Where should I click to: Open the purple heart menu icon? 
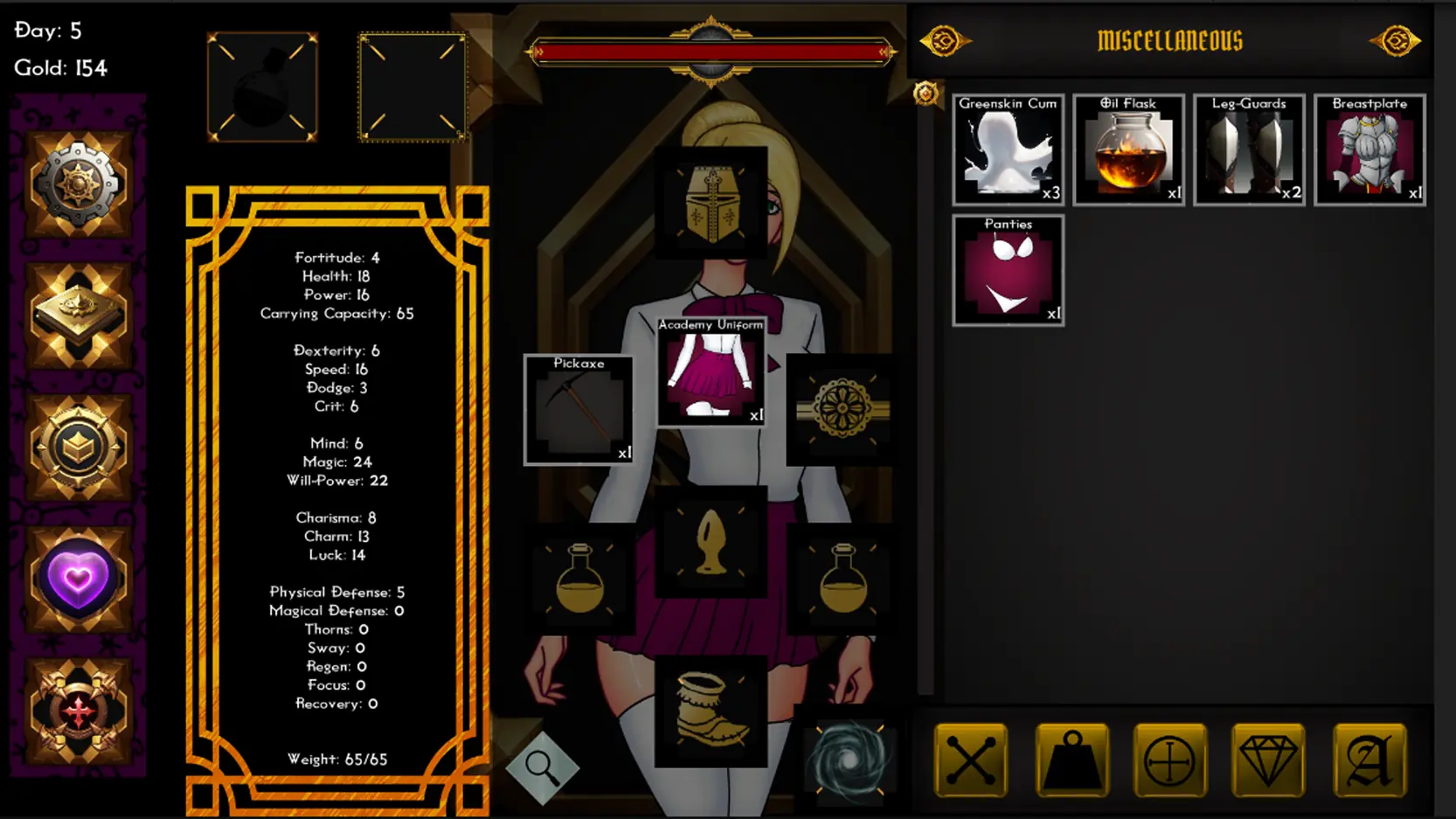click(79, 579)
